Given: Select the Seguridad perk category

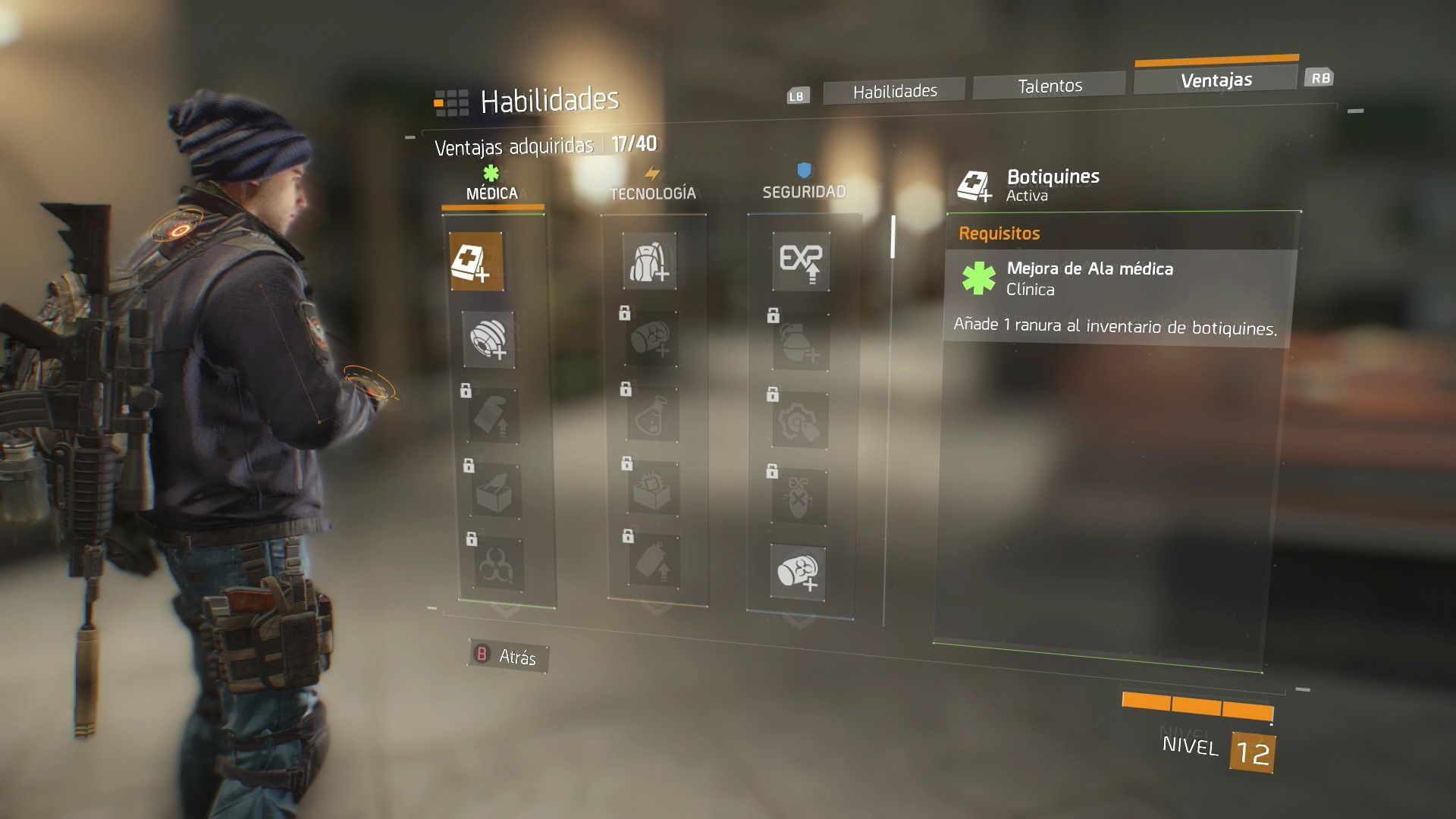Looking at the screenshot, I should click(804, 191).
